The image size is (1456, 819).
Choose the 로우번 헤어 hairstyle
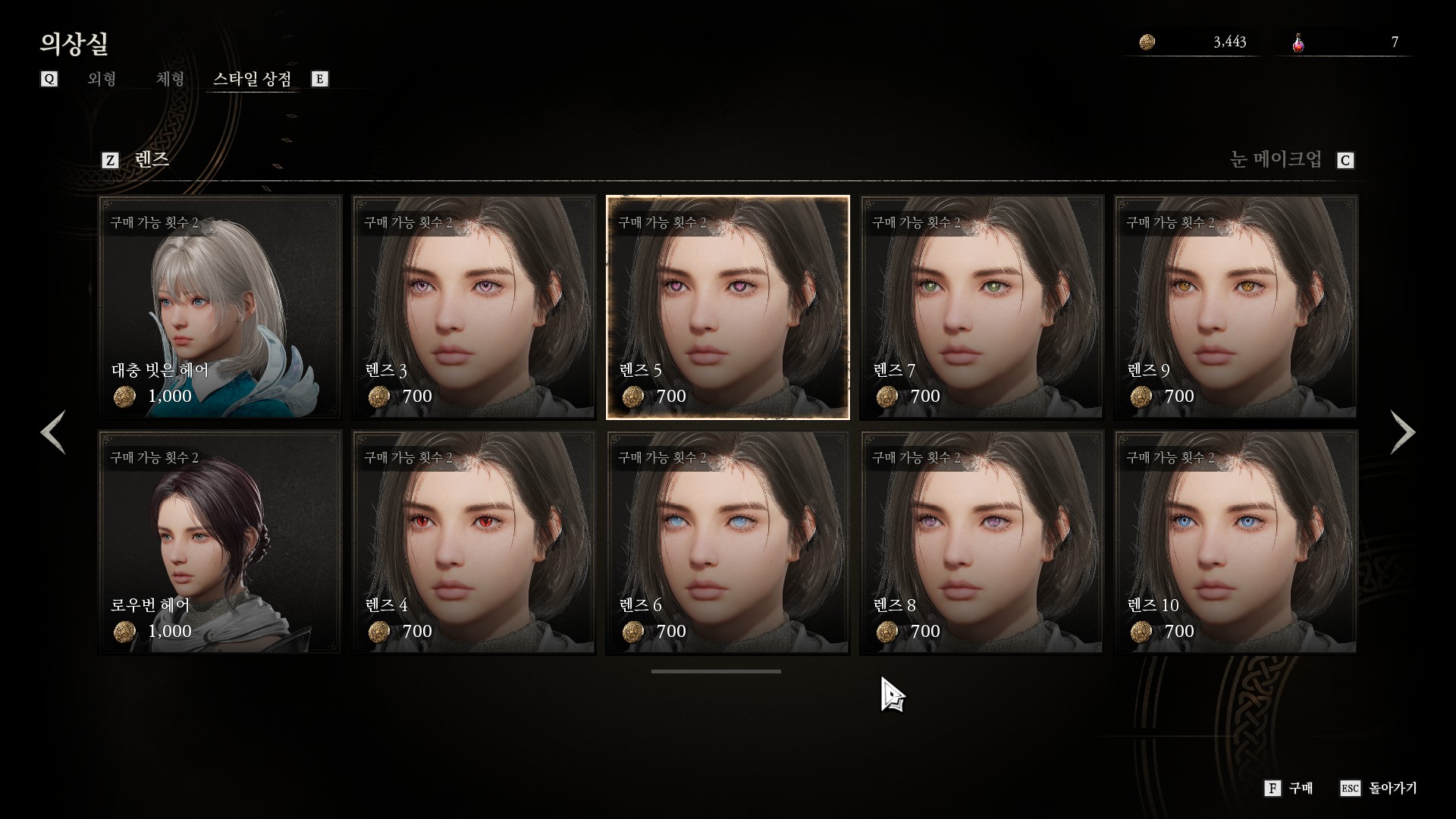220,542
